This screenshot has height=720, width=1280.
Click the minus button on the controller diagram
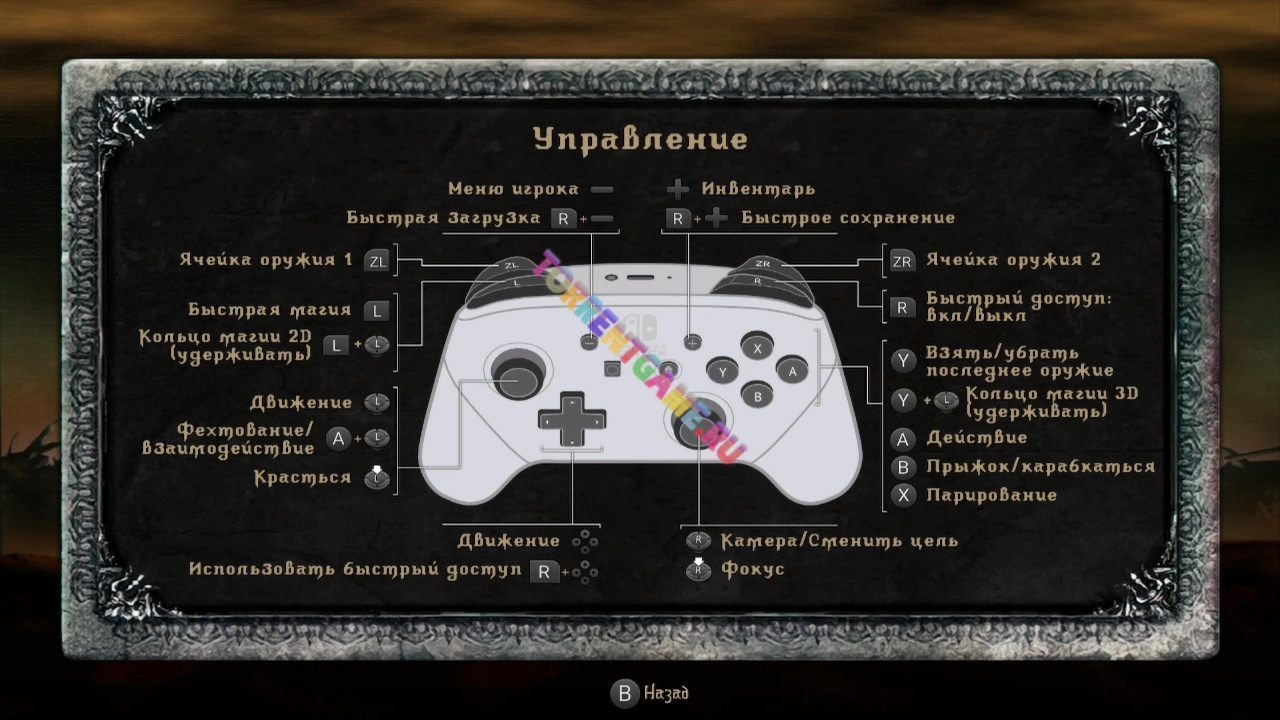pyautogui.click(x=590, y=342)
